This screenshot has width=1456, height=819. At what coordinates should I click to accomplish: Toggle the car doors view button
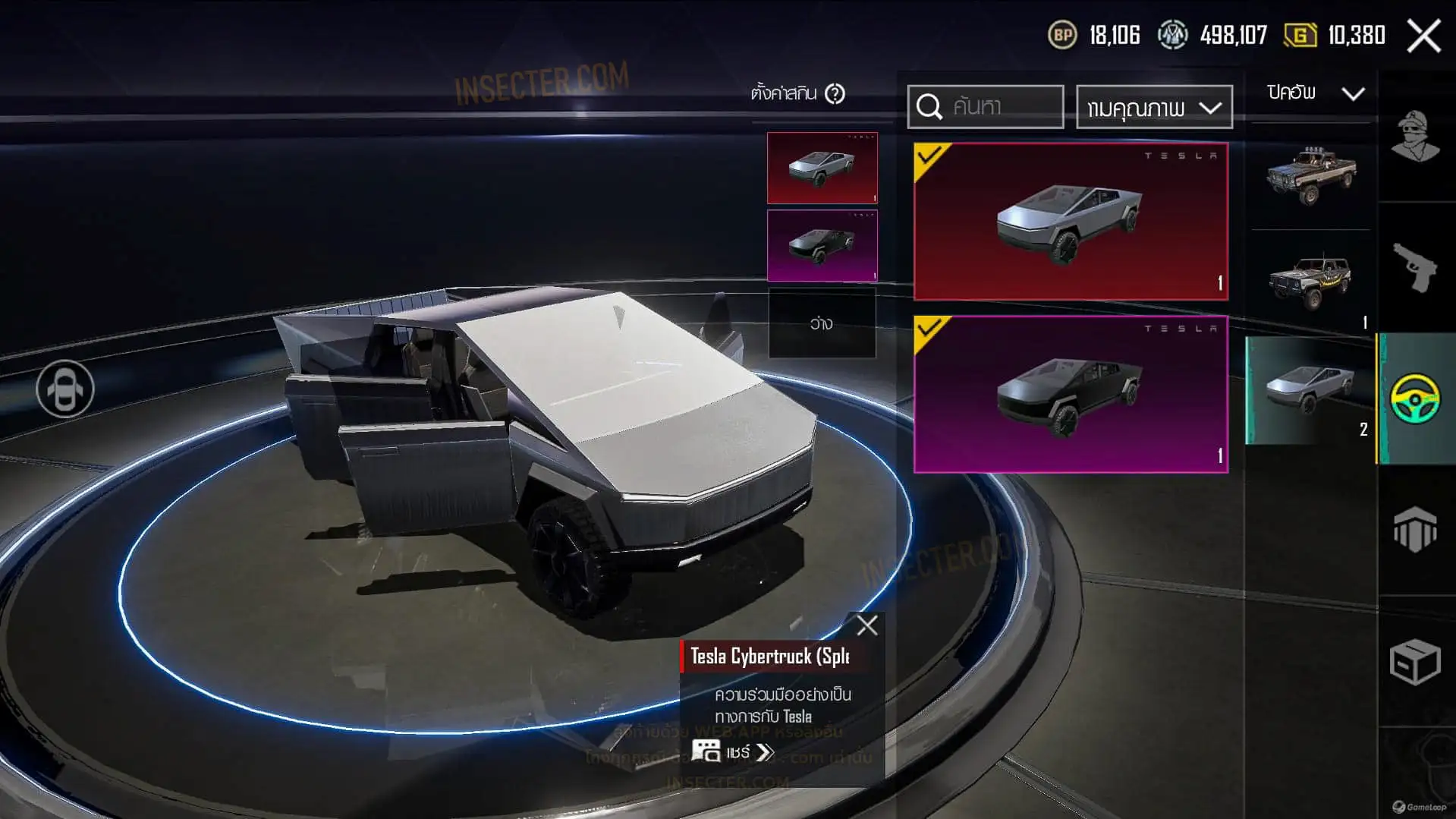[x=65, y=389]
